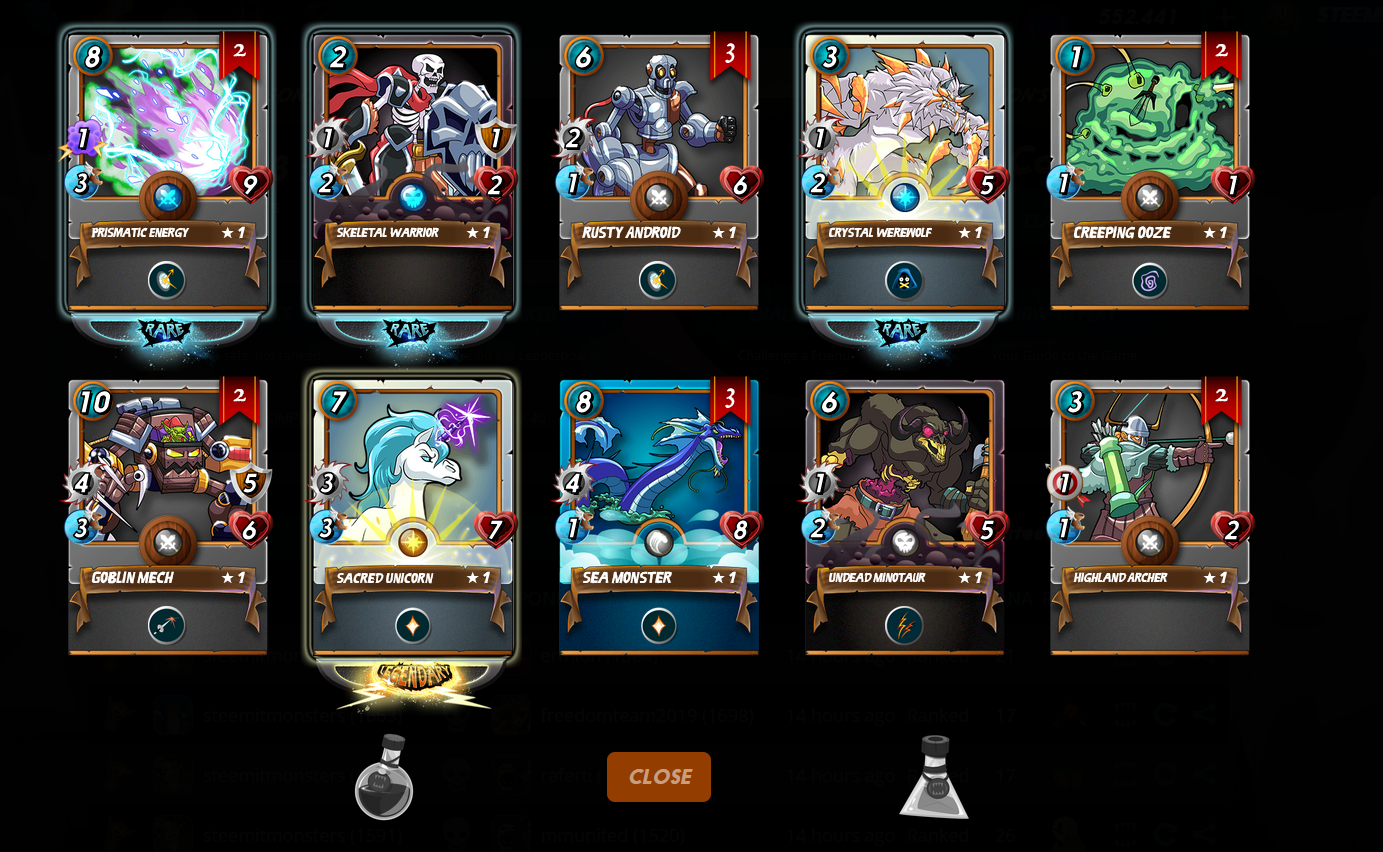This screenshot has height=852, width=1383.
Task: Open the Undead Minotaur card
Action: [904, 516]
